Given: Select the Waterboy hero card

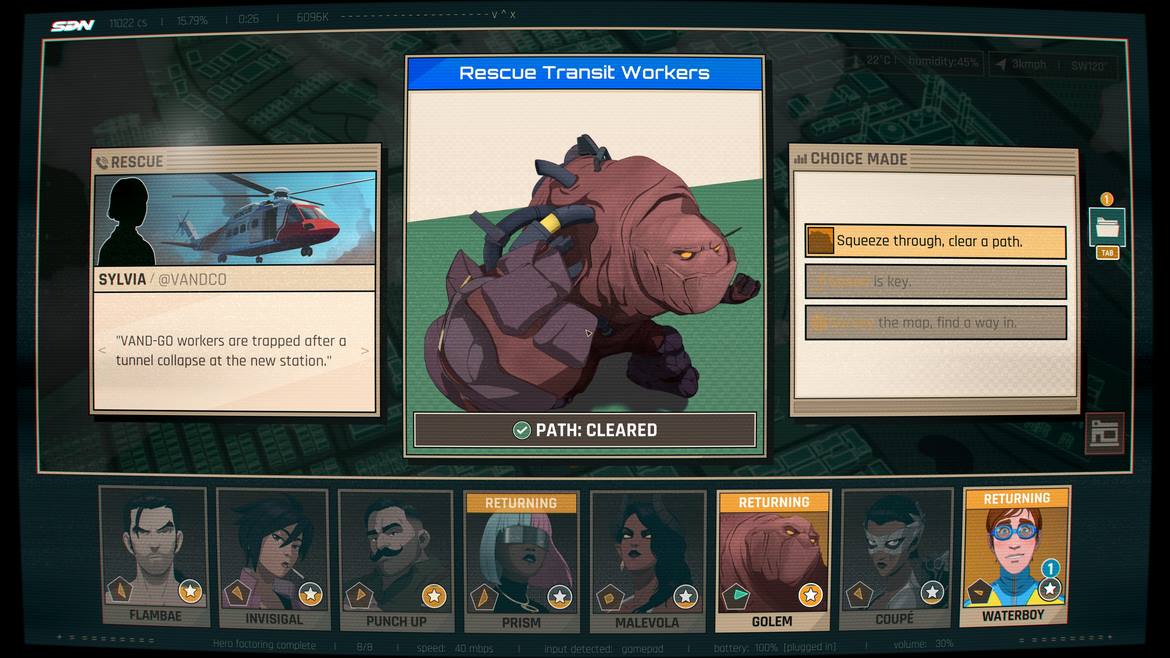Looking at the screenshot, I should pos(1015,556).
